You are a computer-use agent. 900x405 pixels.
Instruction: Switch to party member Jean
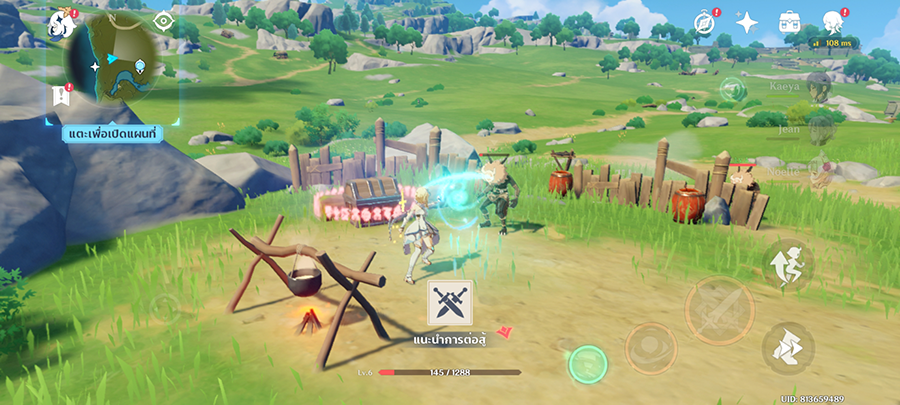click(x=822, y=126)
